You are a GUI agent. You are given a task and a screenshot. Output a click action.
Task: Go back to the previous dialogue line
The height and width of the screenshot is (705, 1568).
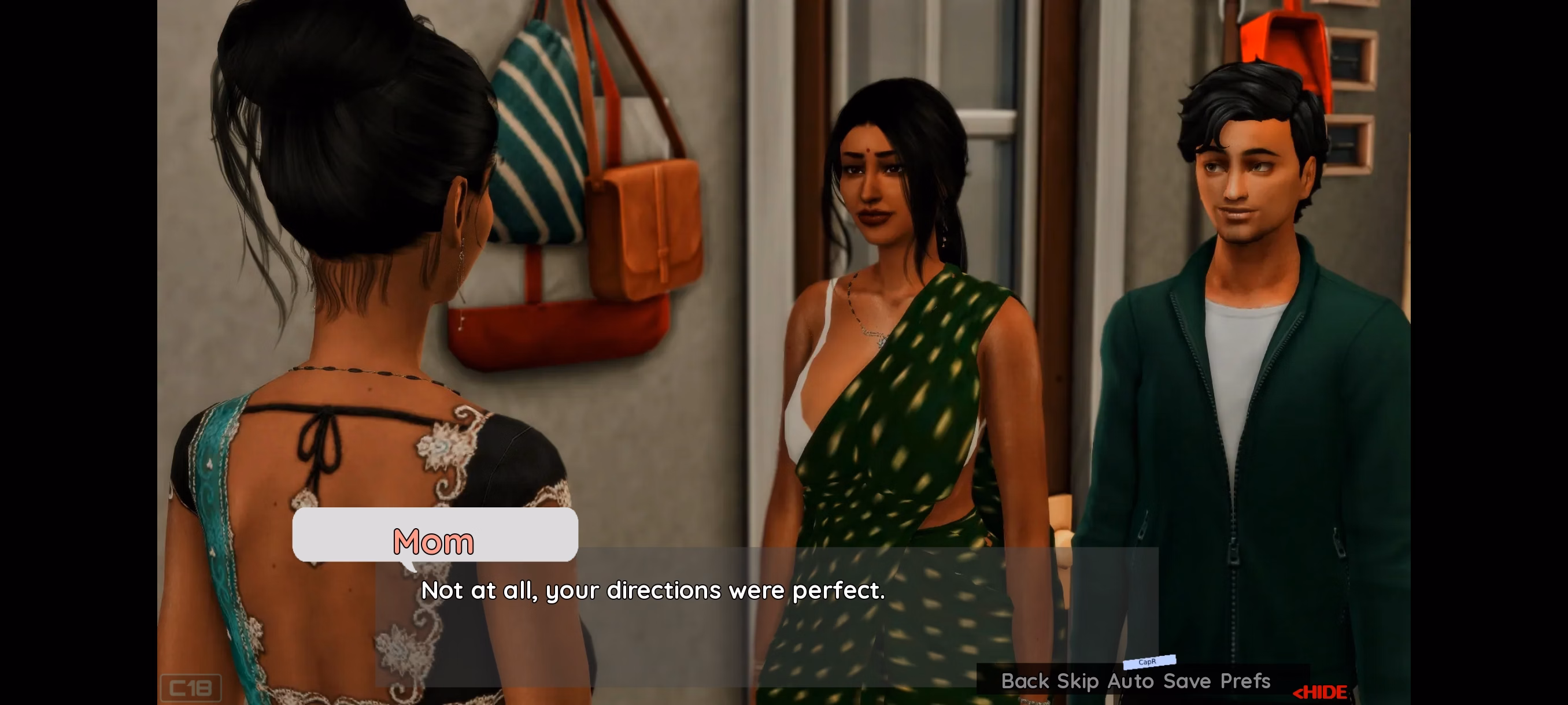click(x=1025, y=681)
